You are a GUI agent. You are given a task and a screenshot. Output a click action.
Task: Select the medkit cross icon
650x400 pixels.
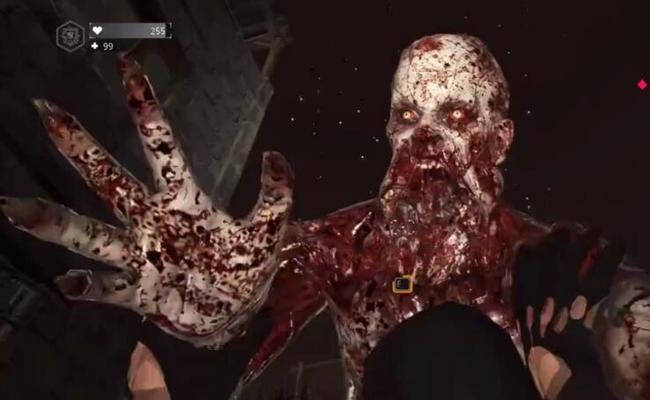pos(95,46)
